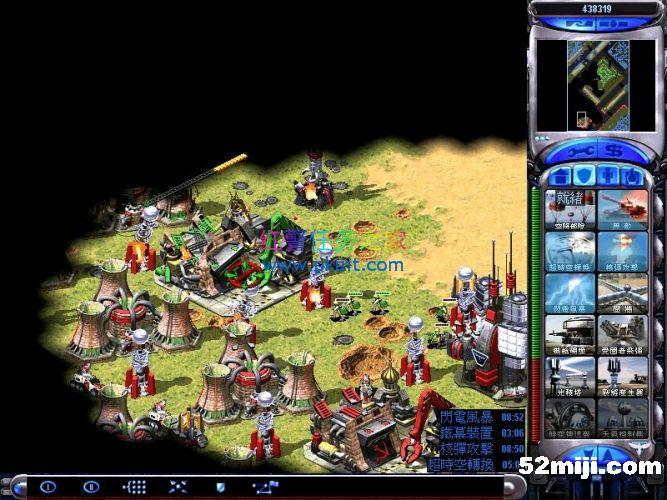This screenshot has height=500, width=667.
Task: Activate the dollar-sign sell button
Action: (609, 151)
